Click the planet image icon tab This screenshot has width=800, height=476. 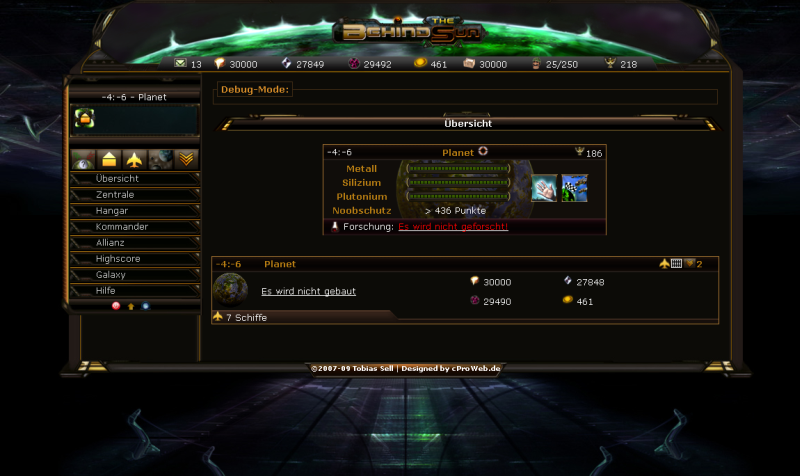(161, 160)
